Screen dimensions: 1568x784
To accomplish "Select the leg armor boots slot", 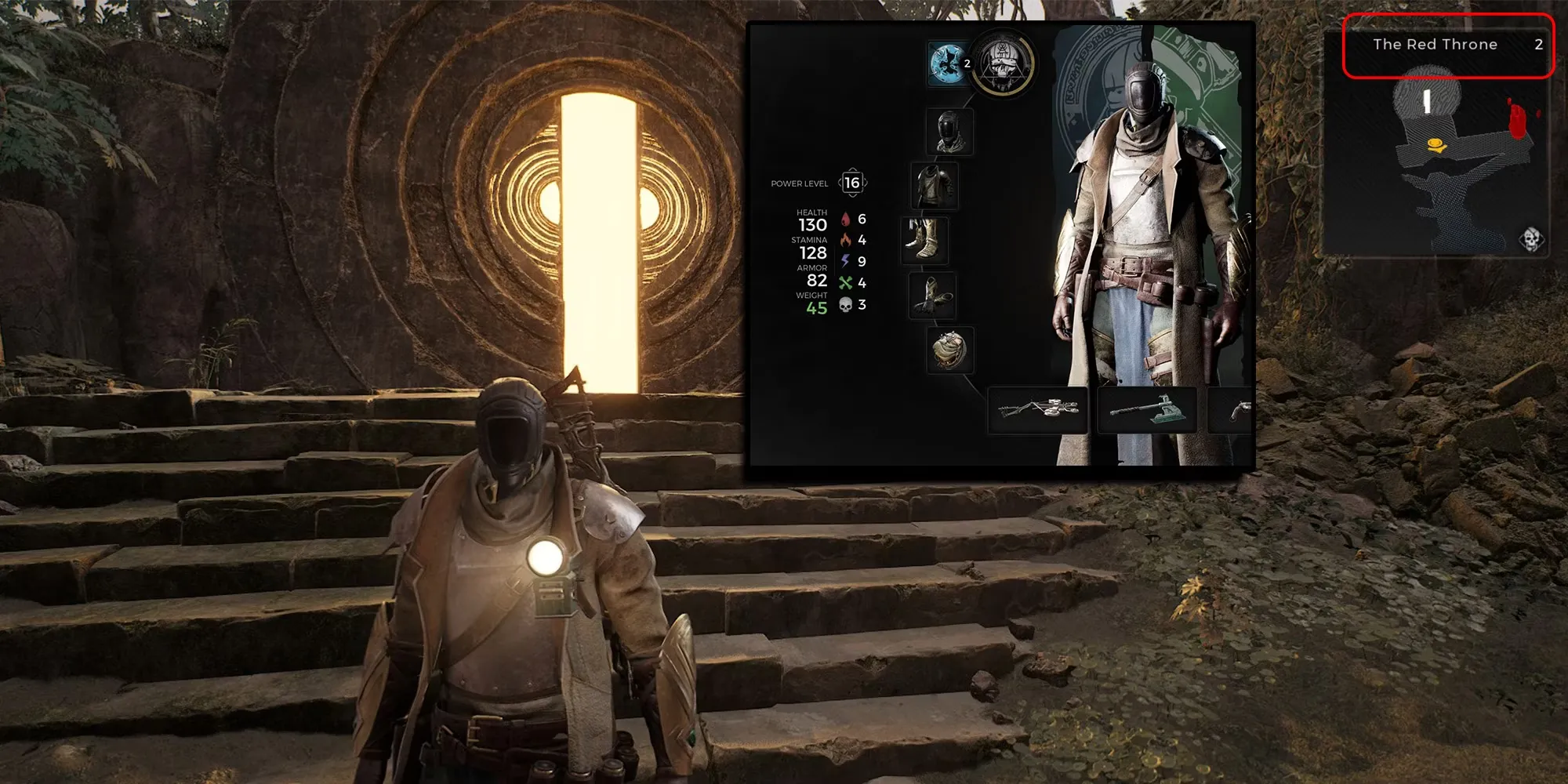I will pos(924,240).
